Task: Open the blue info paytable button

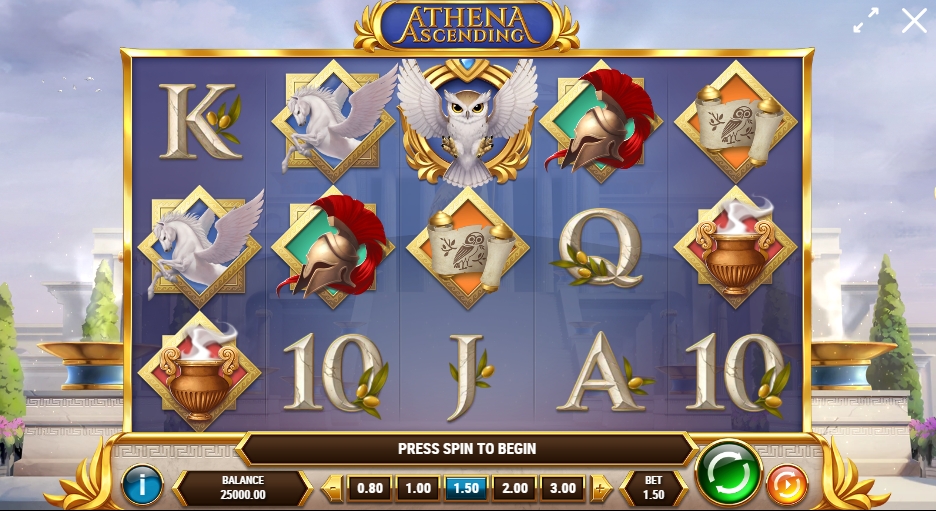Action: click(x=142, y=486)
